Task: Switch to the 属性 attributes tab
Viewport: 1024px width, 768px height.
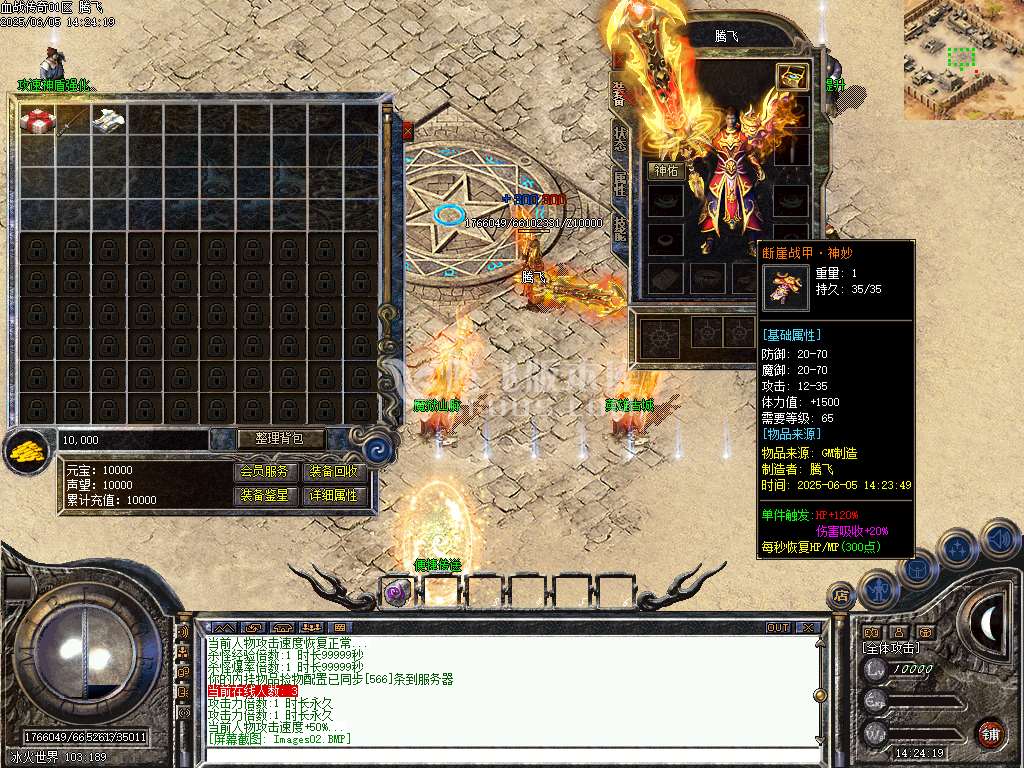Action: tap(620, 183)
